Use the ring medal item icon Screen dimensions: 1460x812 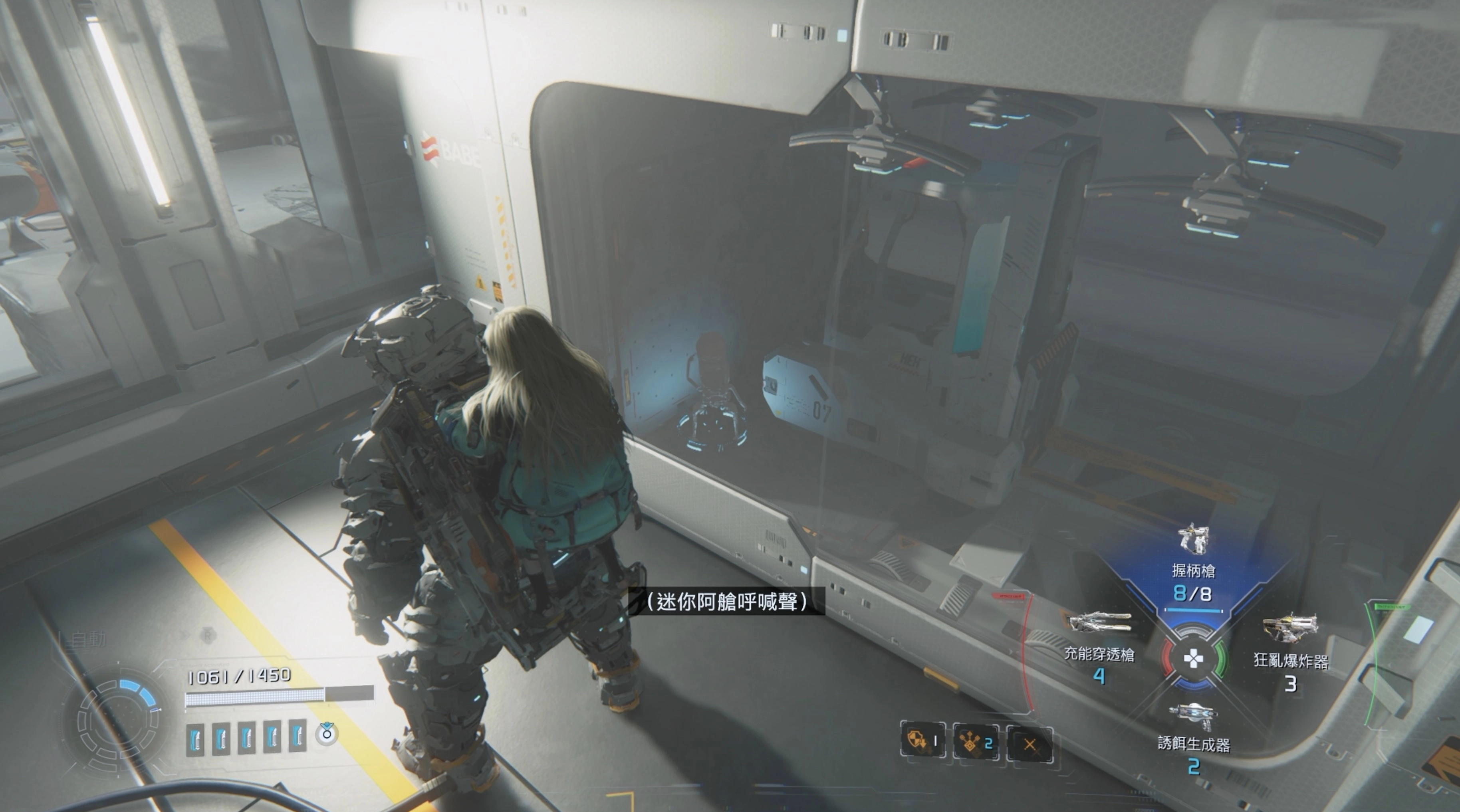pos(326,733)
